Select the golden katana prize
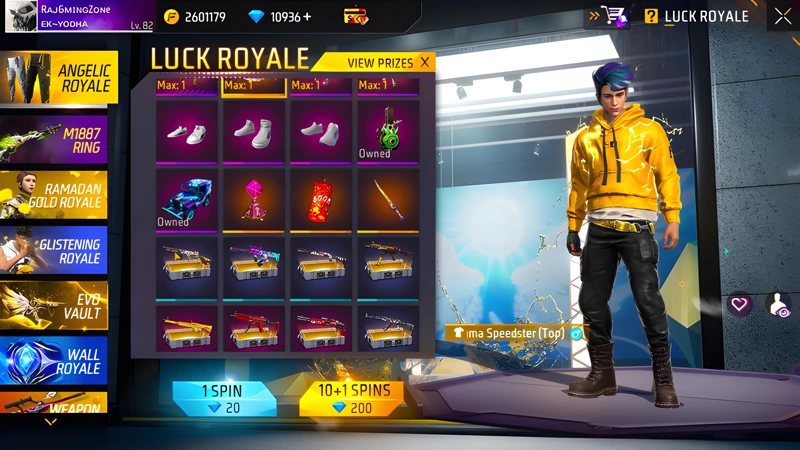The height and width of the screenshot is (450, 800). click(387, 199)
